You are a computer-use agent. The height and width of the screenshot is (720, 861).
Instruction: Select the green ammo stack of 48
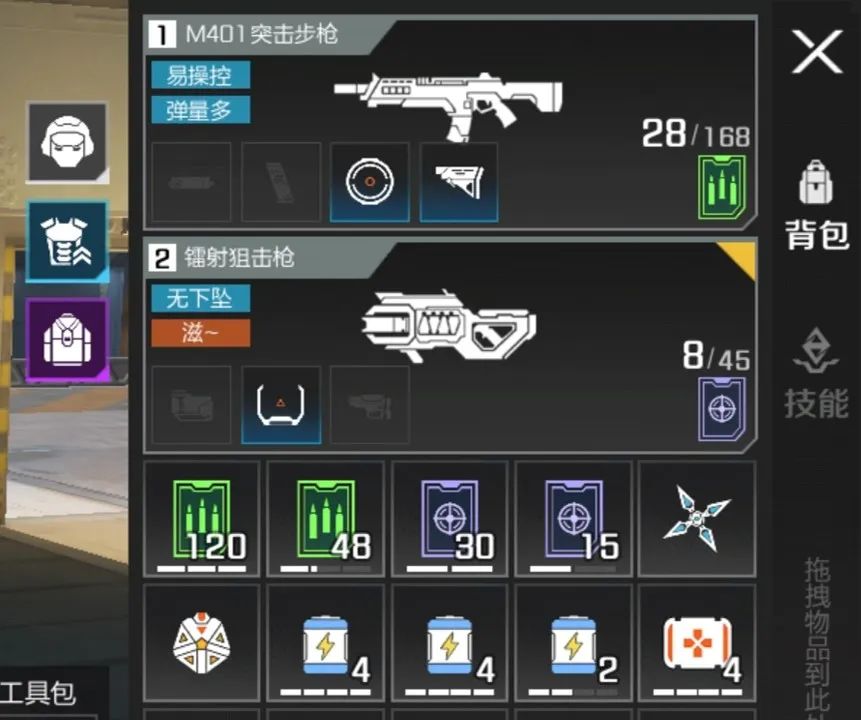coord(326,518)
